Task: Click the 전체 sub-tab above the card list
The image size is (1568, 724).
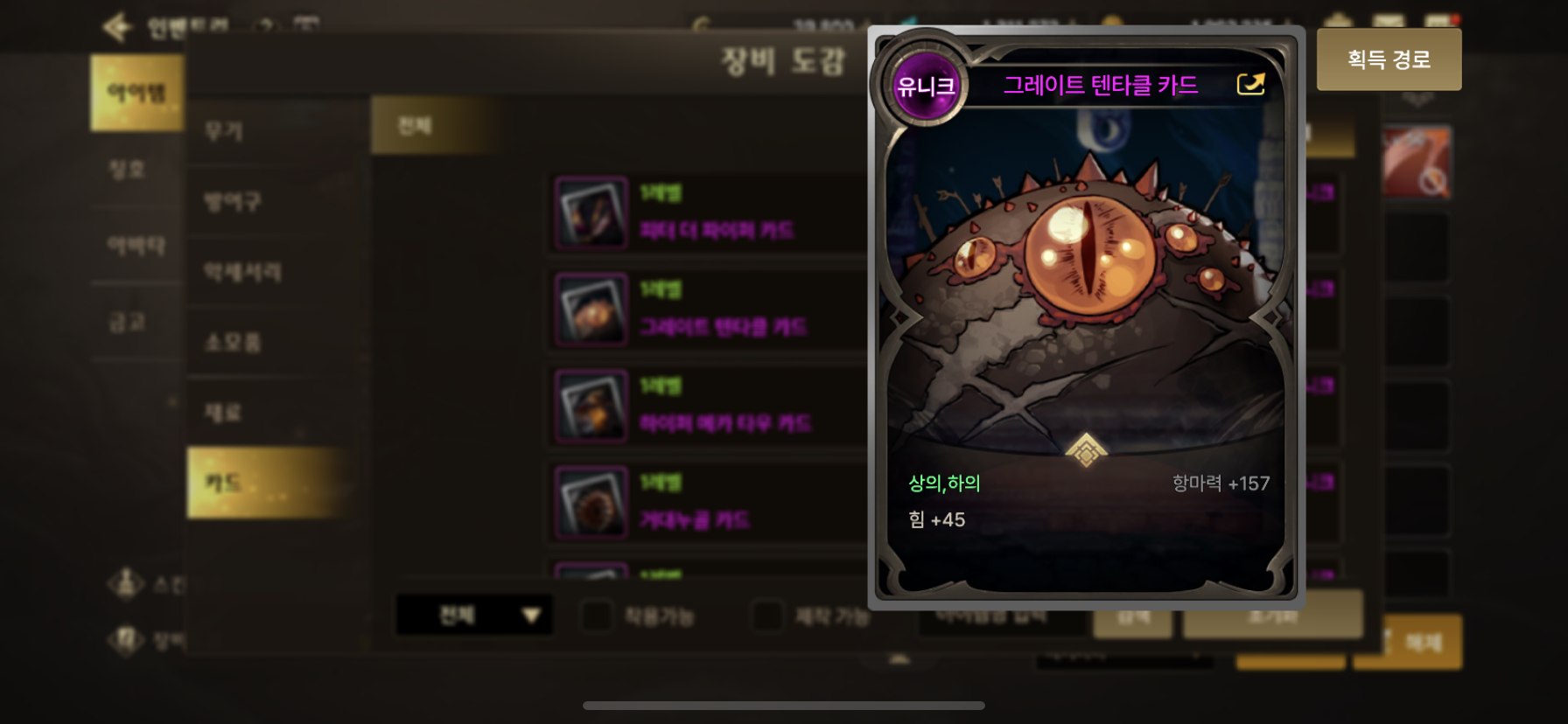Action: pyautogui.click(x=415, y=126)
